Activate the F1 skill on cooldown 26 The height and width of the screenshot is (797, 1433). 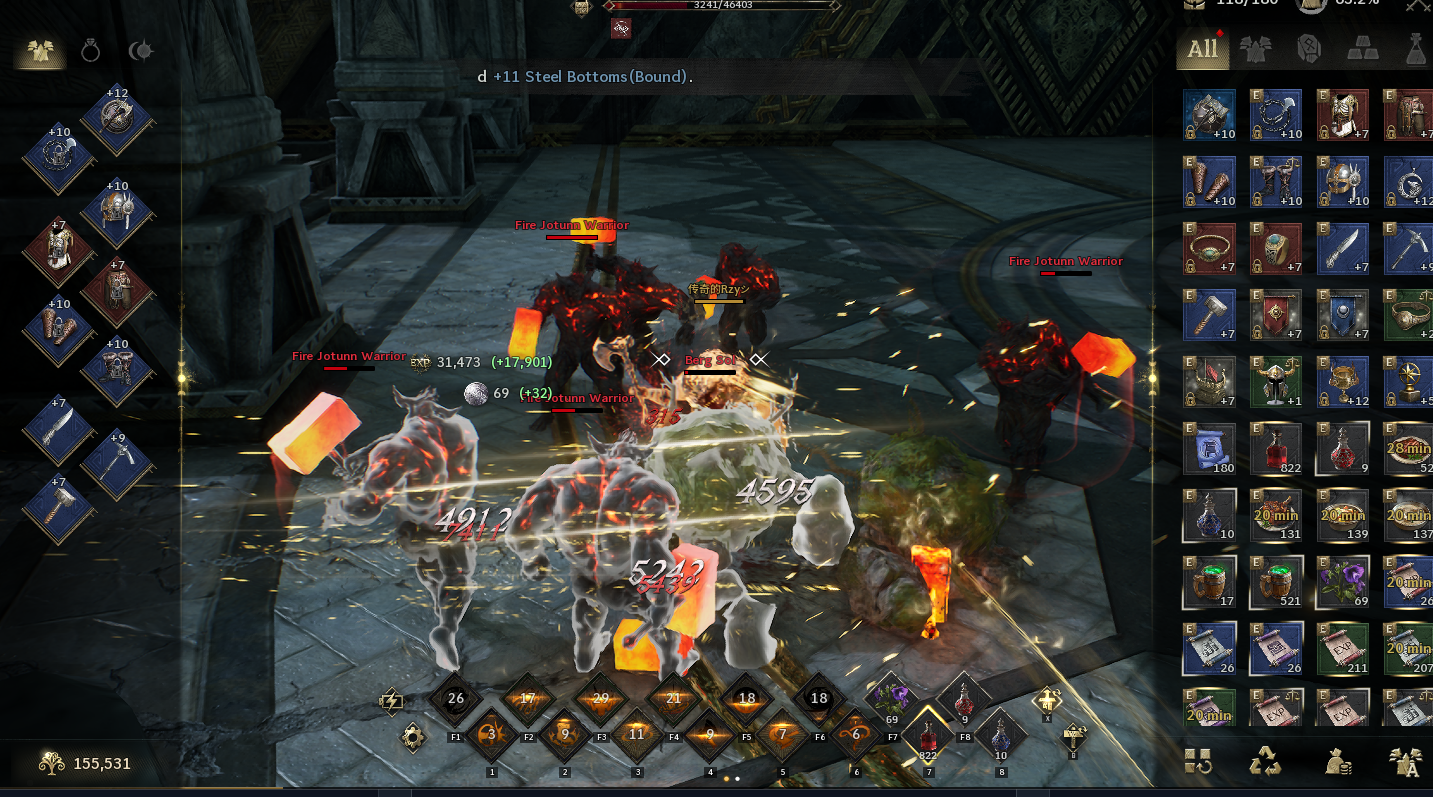point(456,698)
